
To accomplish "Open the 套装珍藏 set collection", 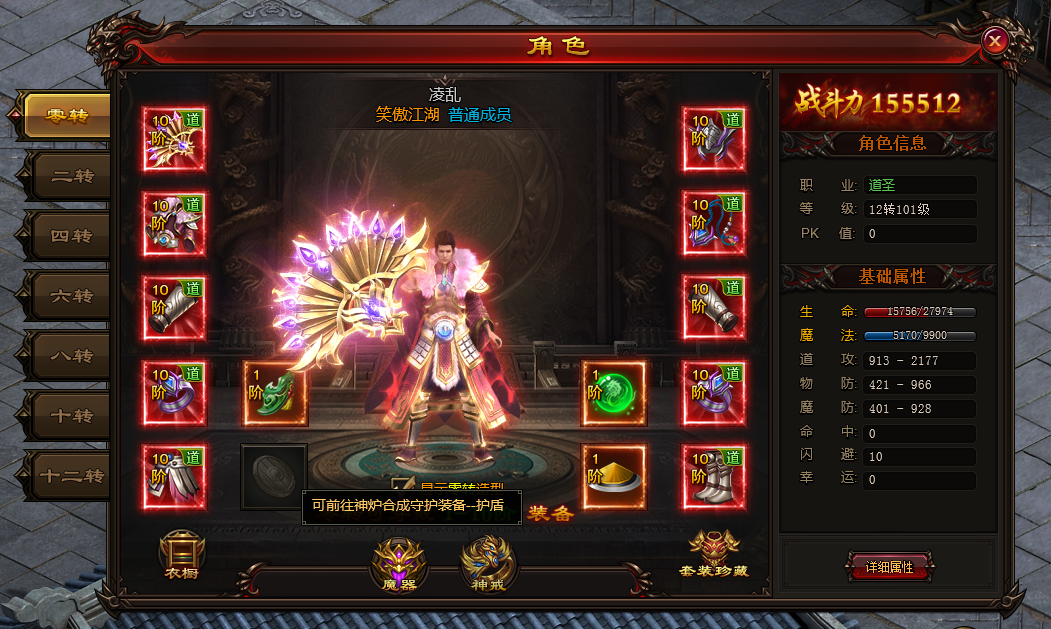I will [713, 555].
